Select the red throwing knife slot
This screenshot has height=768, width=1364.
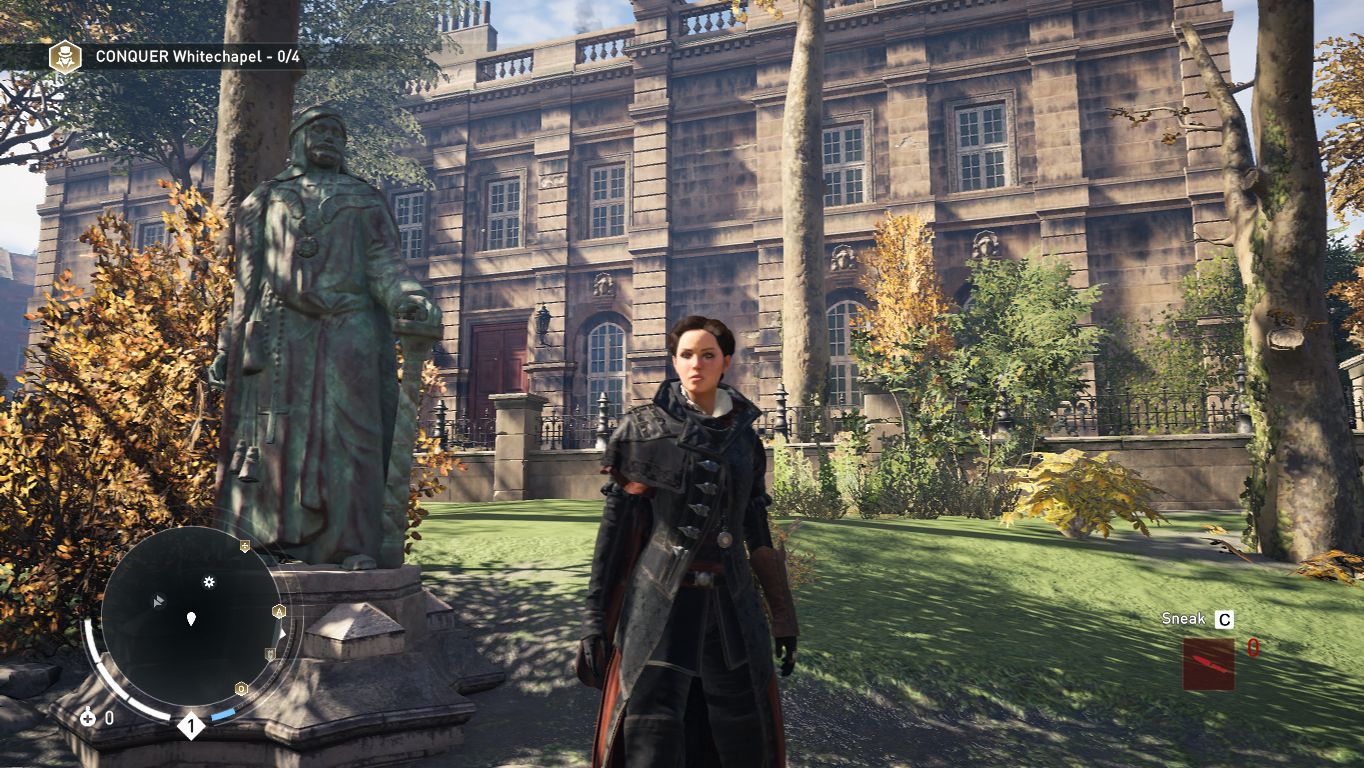click(x=1208, y=664)
